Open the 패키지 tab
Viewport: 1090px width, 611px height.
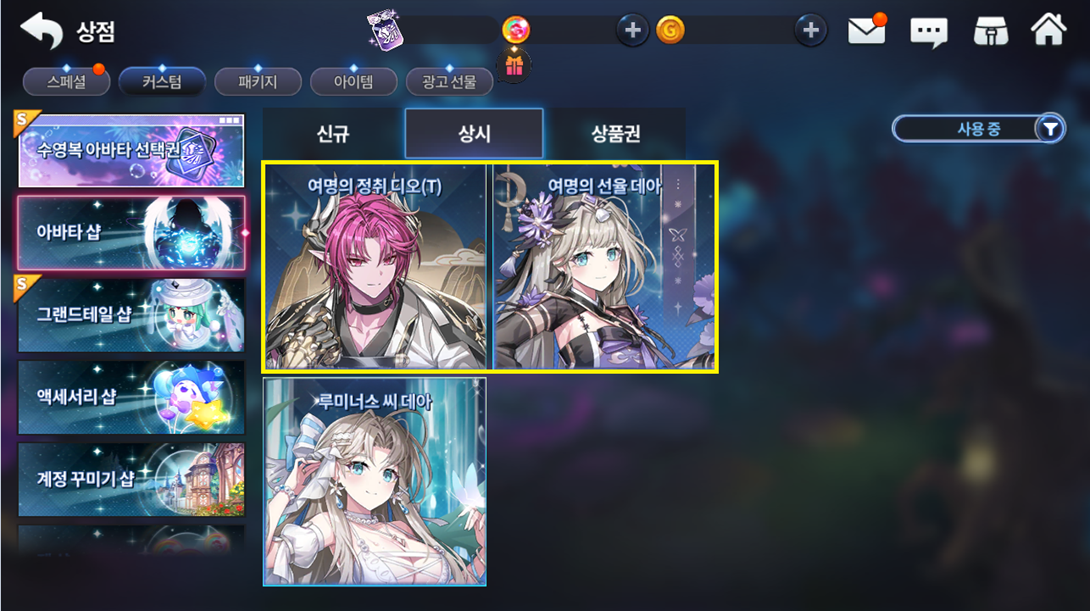pos(257,81)
